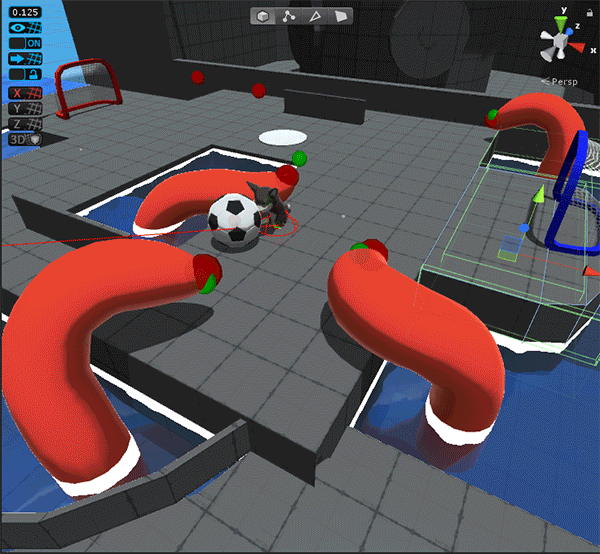Image resolution: width=600 pixels, height=554 pixels.
Task: Enable the Z axis grid
Action: coord(25,125)
